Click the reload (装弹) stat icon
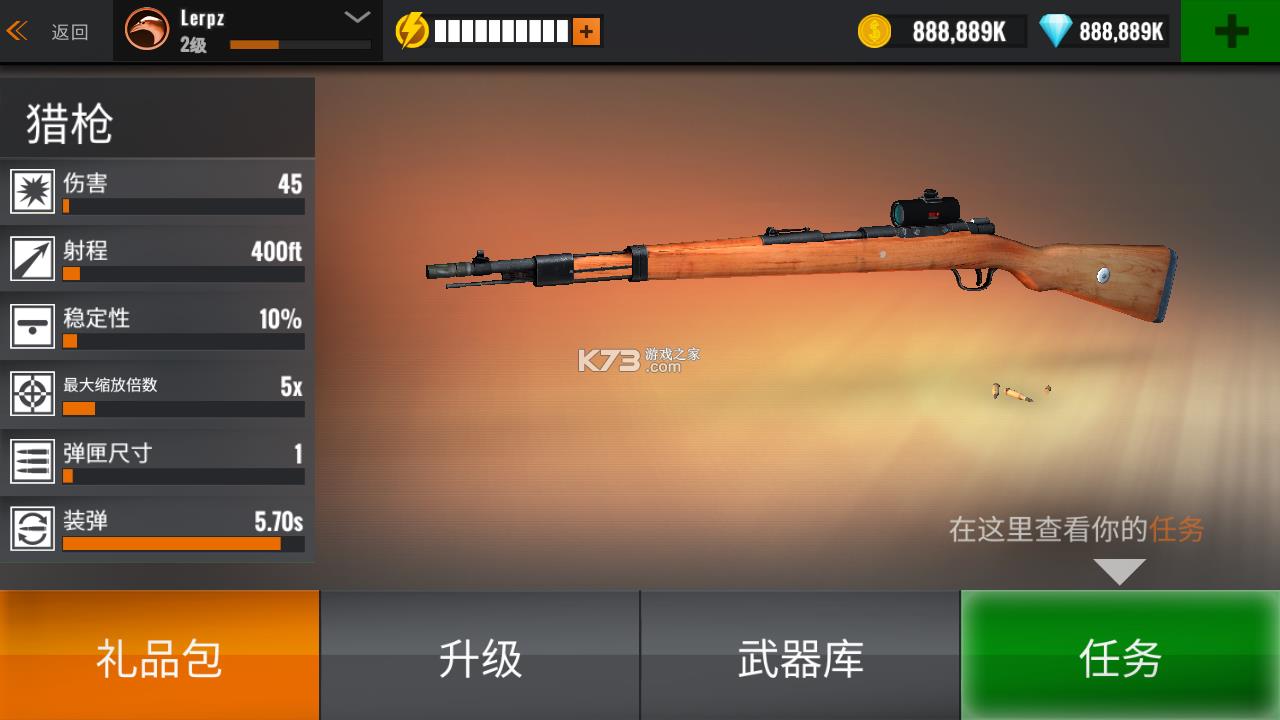 (x=33, y=528)
